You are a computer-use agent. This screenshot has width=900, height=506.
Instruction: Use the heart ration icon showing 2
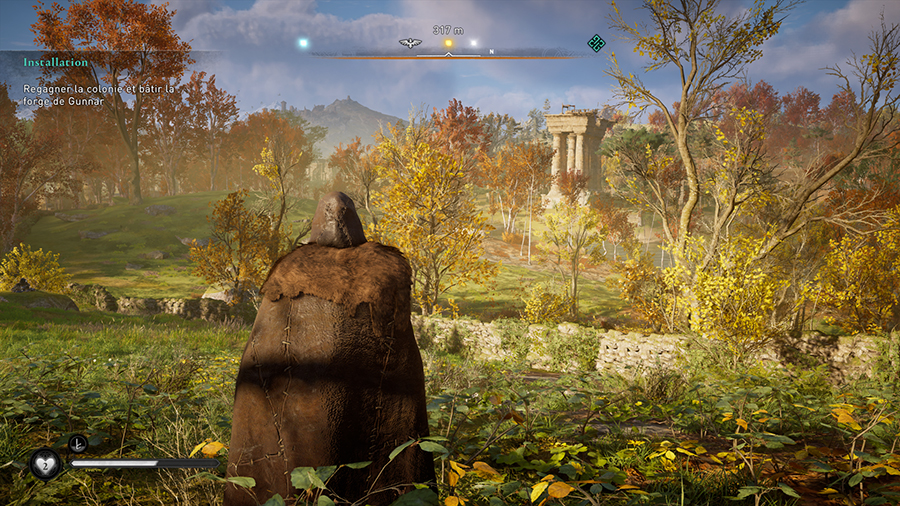(45, 463)
